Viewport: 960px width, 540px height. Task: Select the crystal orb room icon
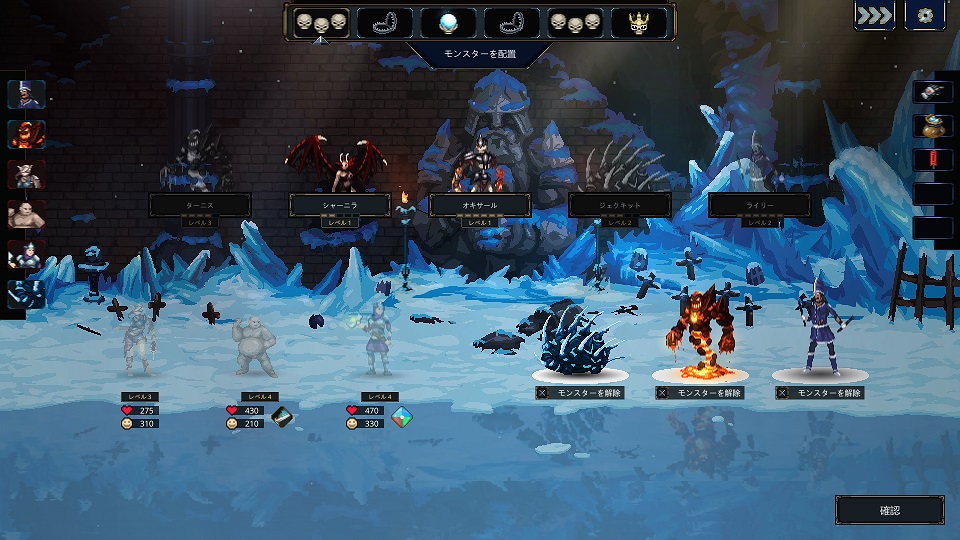point(448,22)
